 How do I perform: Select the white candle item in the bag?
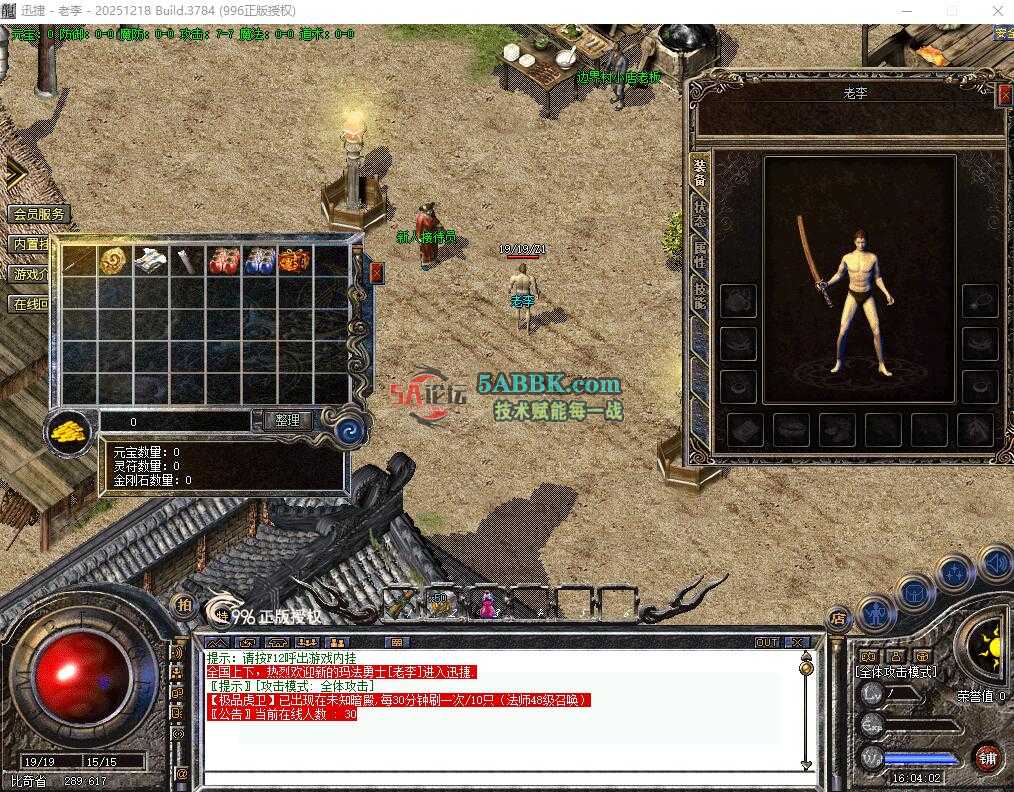(x=185, y=261)
